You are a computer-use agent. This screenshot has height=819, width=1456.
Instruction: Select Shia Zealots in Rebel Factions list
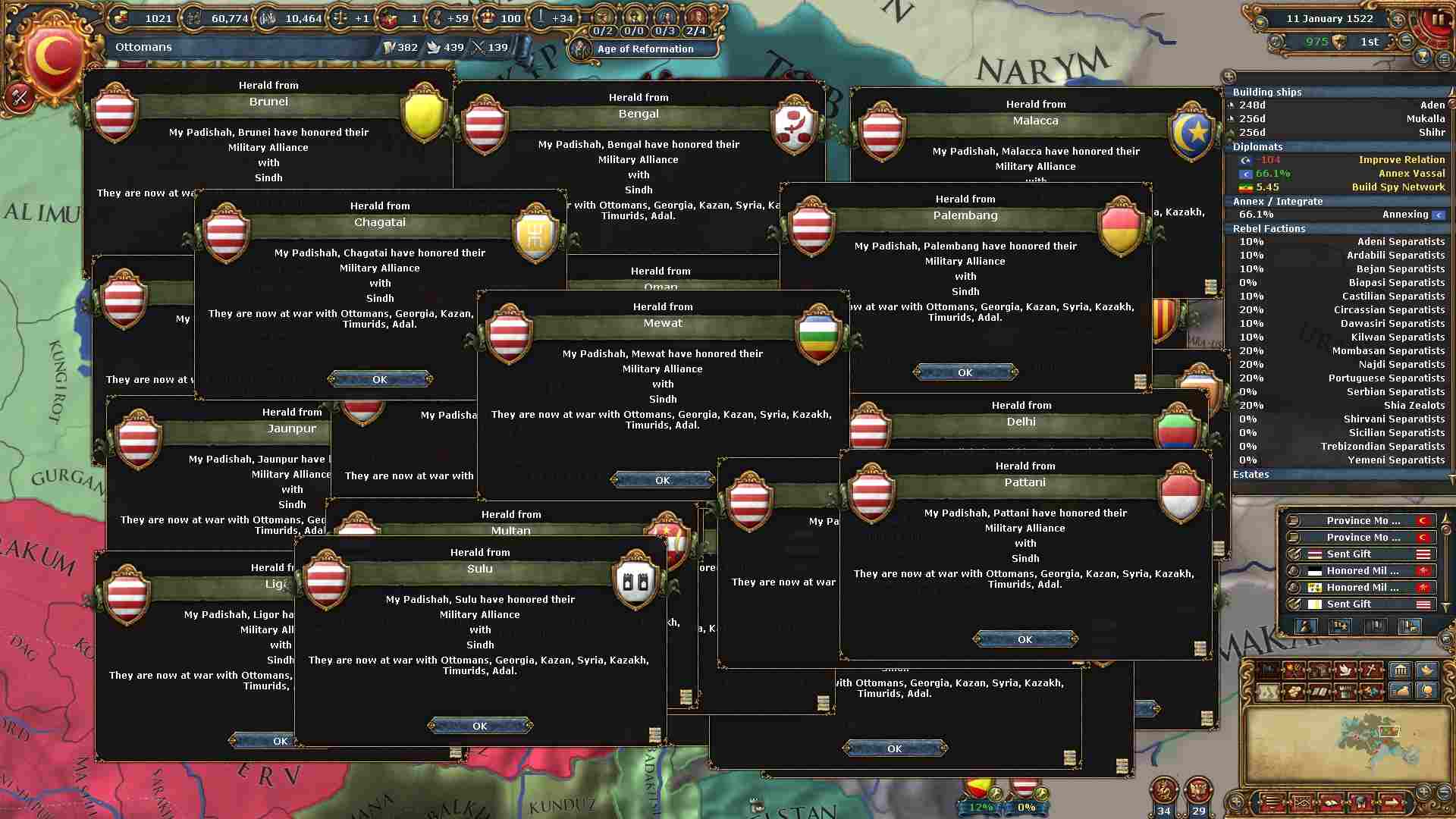point(1414,406)
